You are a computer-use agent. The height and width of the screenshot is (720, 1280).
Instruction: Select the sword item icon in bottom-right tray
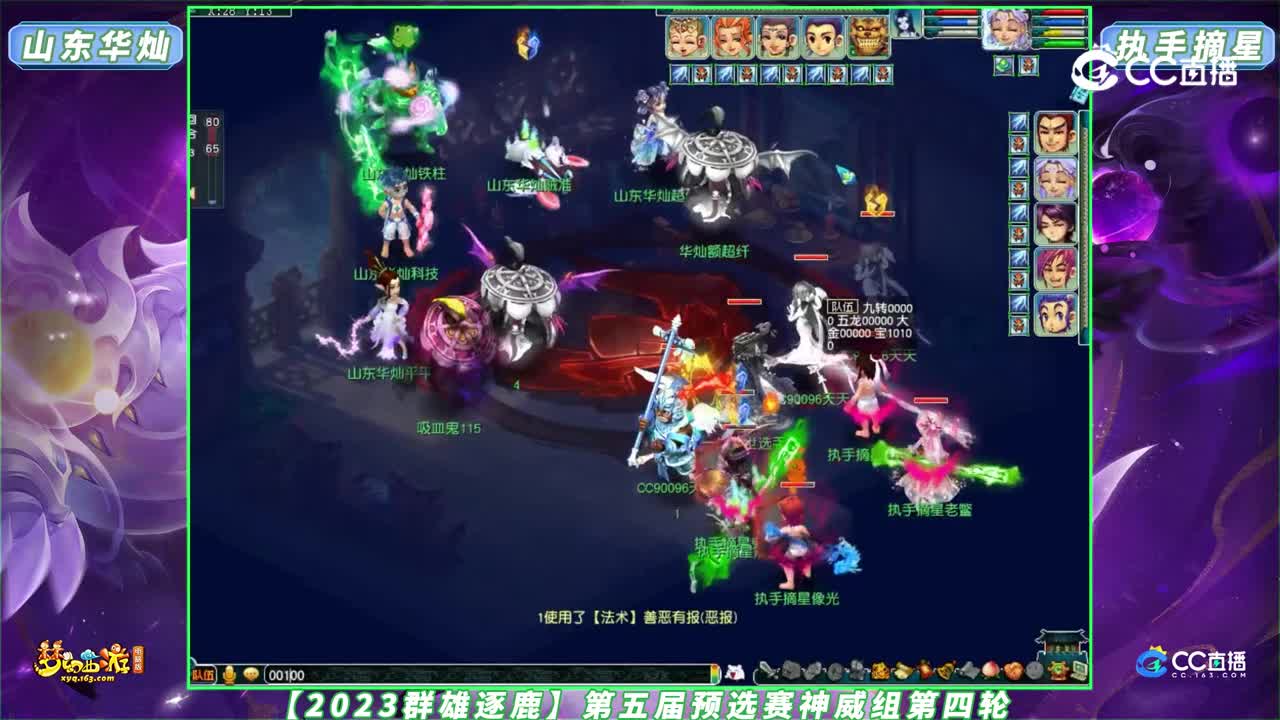pos(766,670)
